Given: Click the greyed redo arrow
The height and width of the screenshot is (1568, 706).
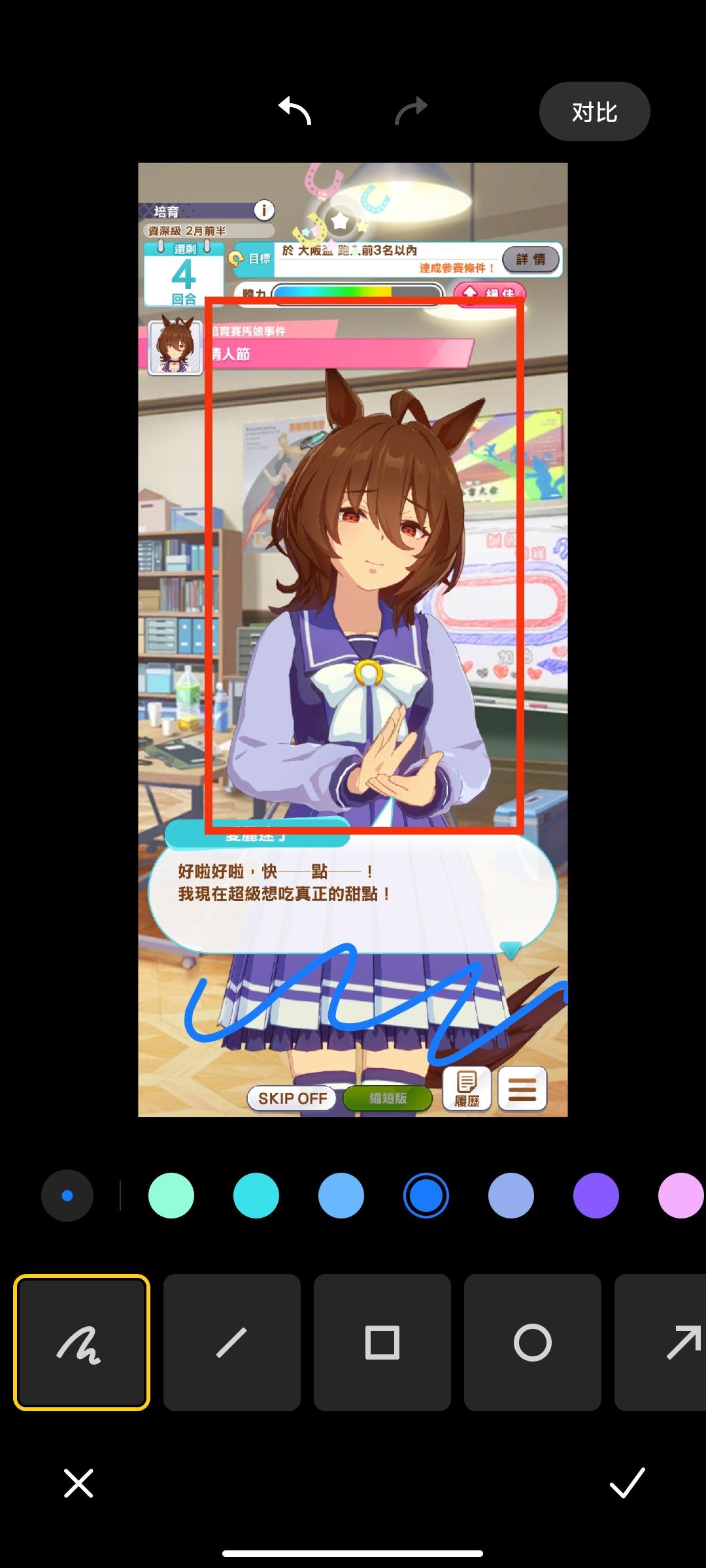Looking at the screenshot, I should click(411, 111).
